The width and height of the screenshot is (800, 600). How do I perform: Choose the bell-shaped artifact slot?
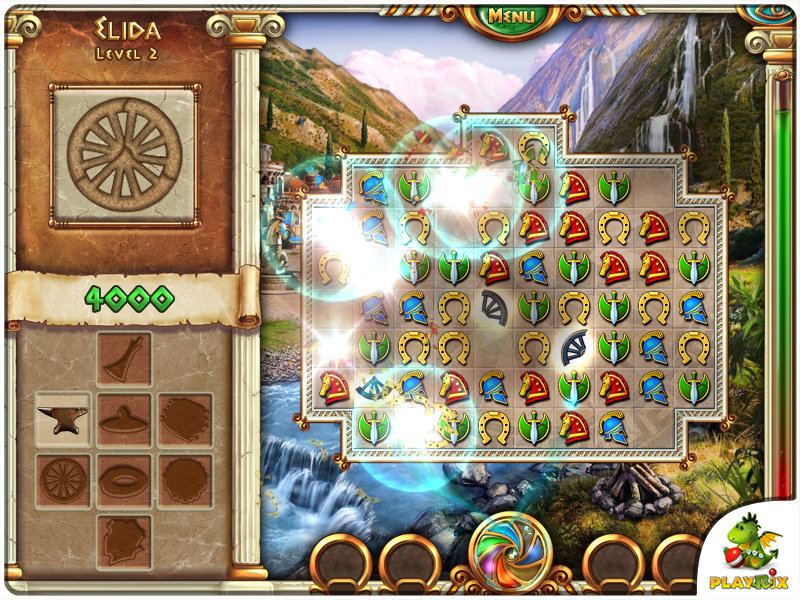pyautogui.click(x=124, y=357)
